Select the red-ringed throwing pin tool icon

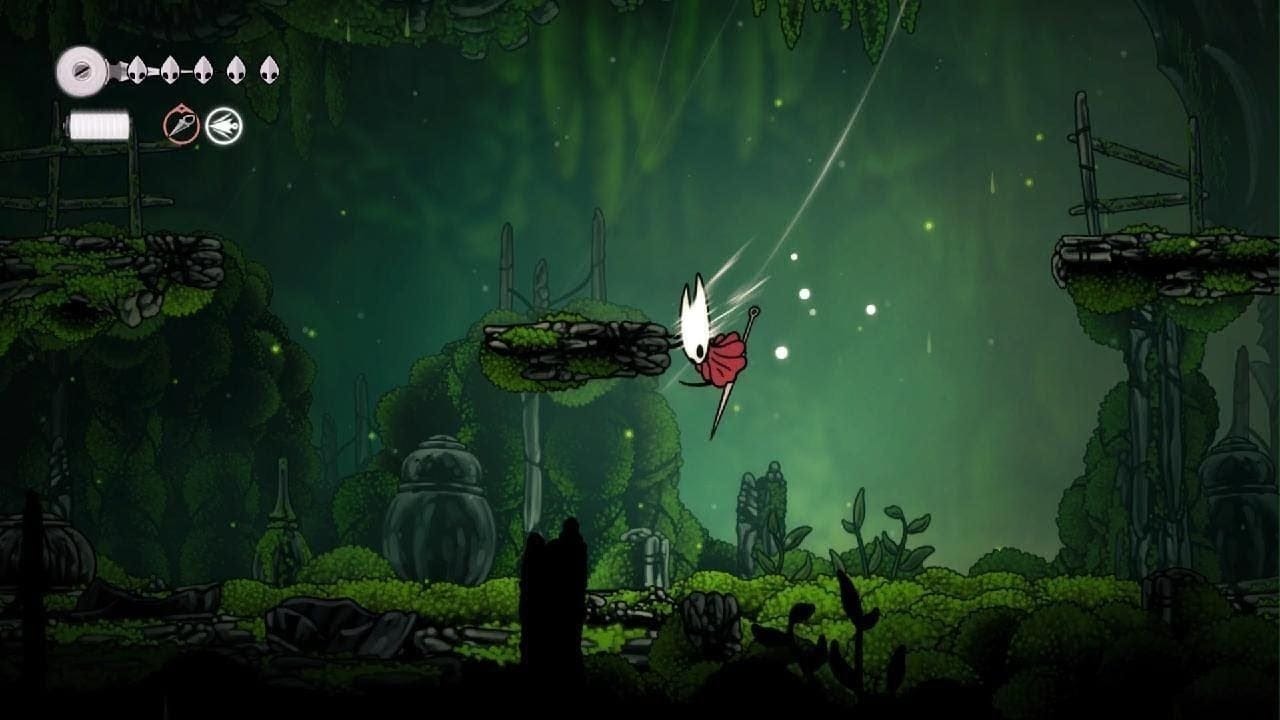[x=181, y=126]
